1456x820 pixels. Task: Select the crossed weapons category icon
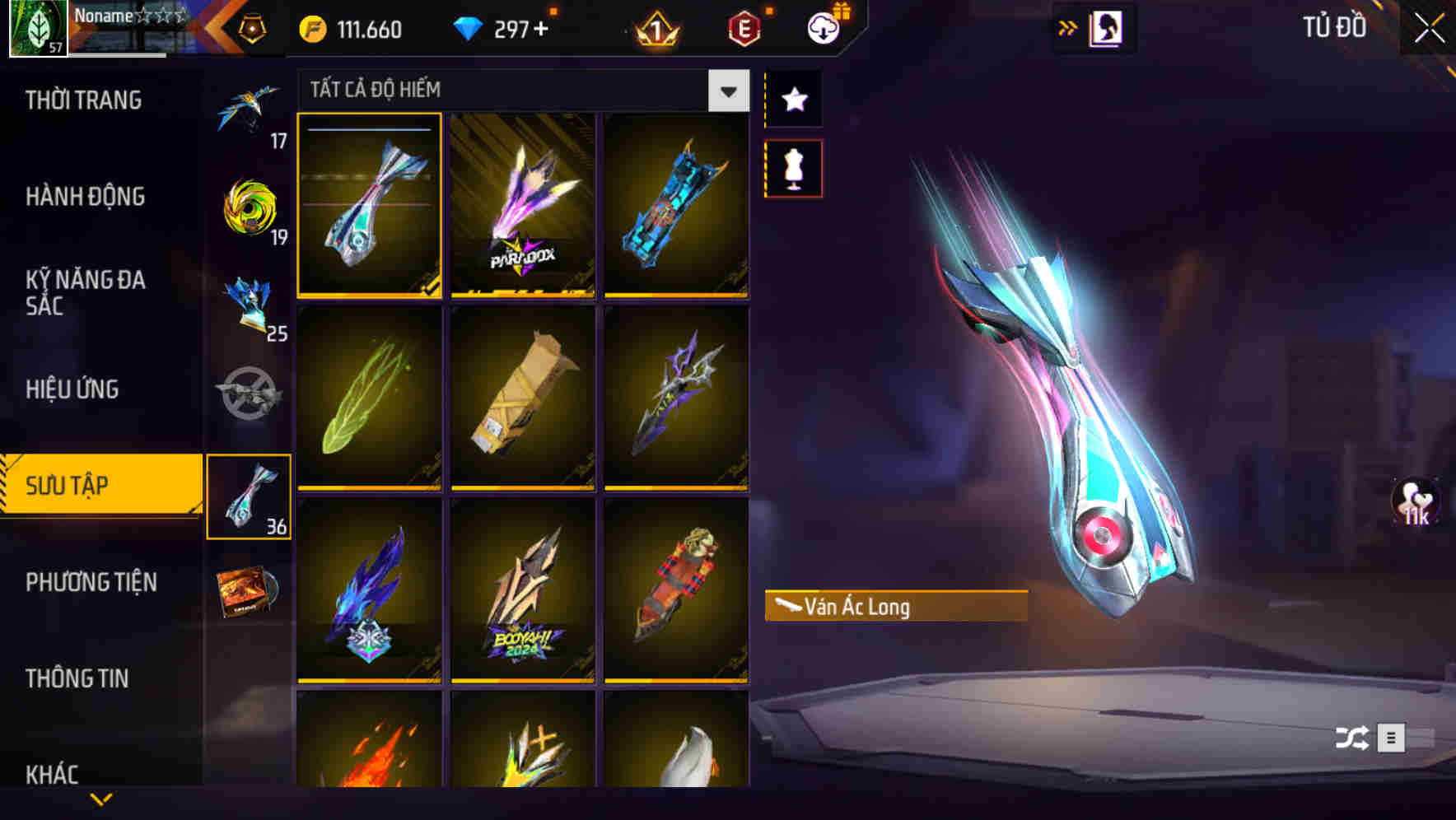250,393
